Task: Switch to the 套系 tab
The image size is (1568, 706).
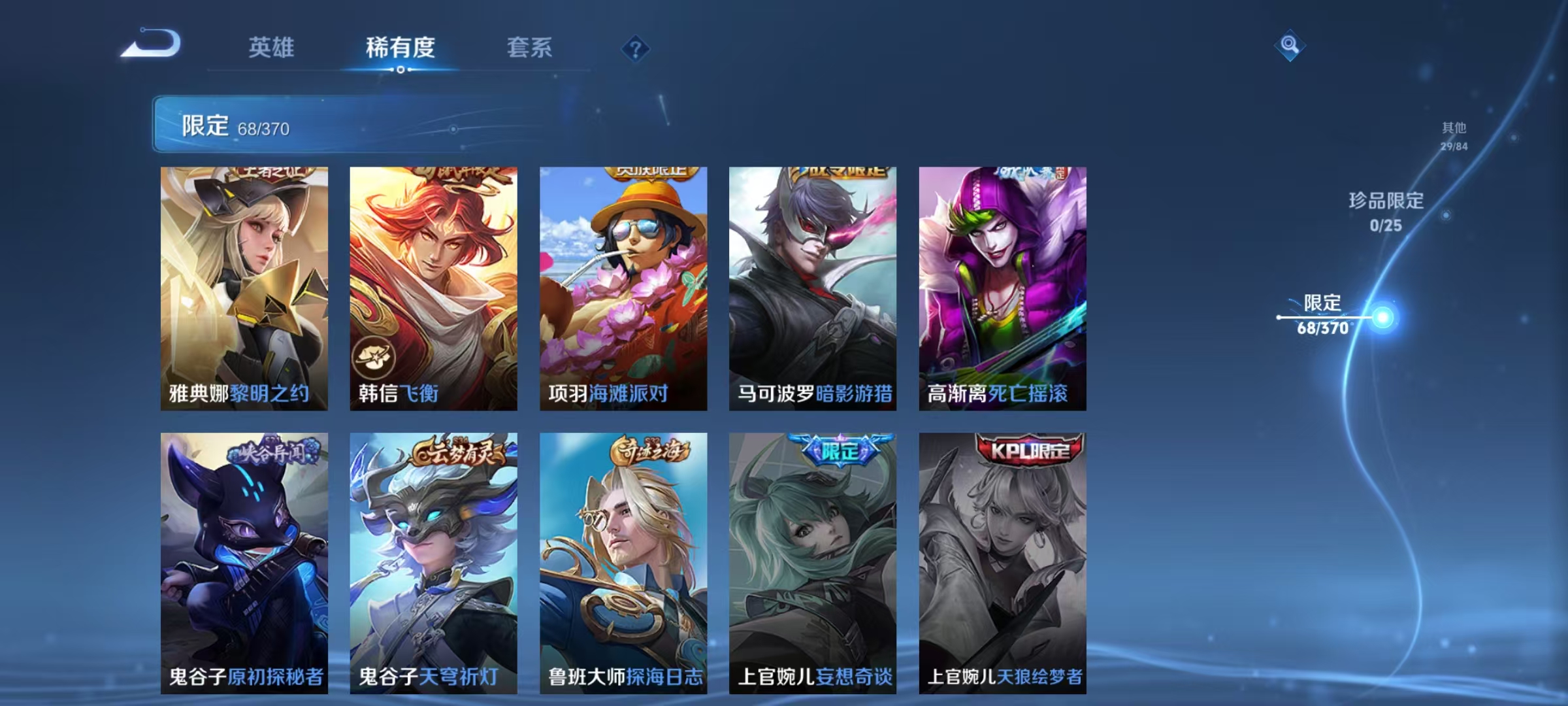Action: (530, 48)
